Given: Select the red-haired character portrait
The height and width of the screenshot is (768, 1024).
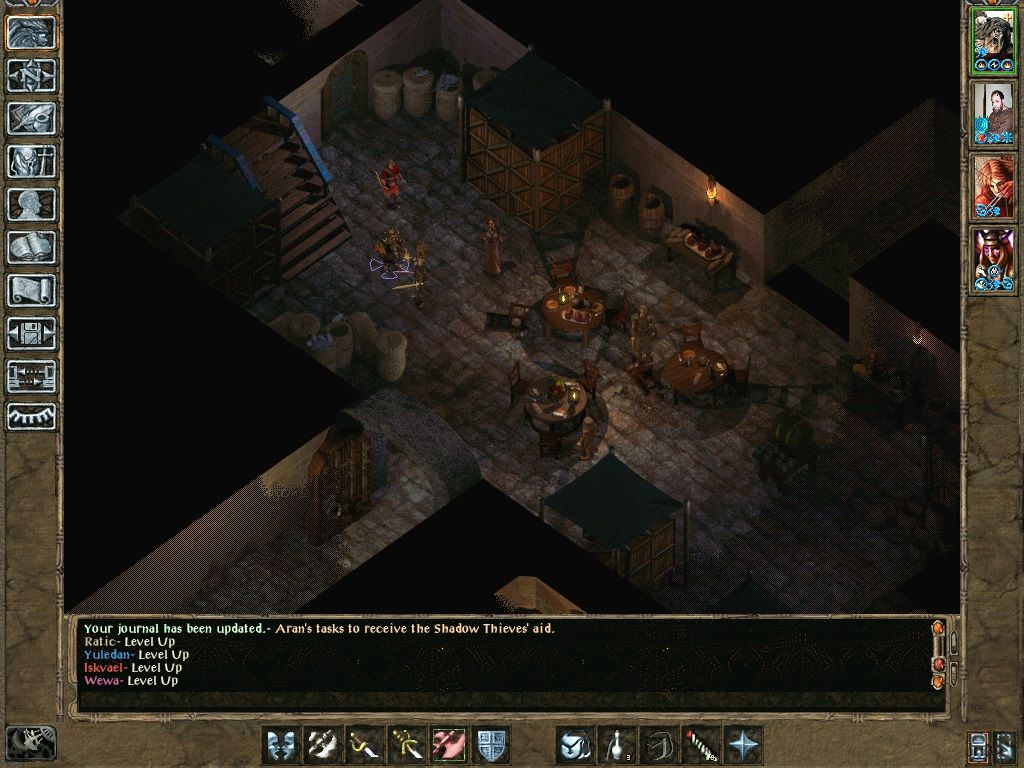Looking at the screenshot, I should tap(993, 187).
